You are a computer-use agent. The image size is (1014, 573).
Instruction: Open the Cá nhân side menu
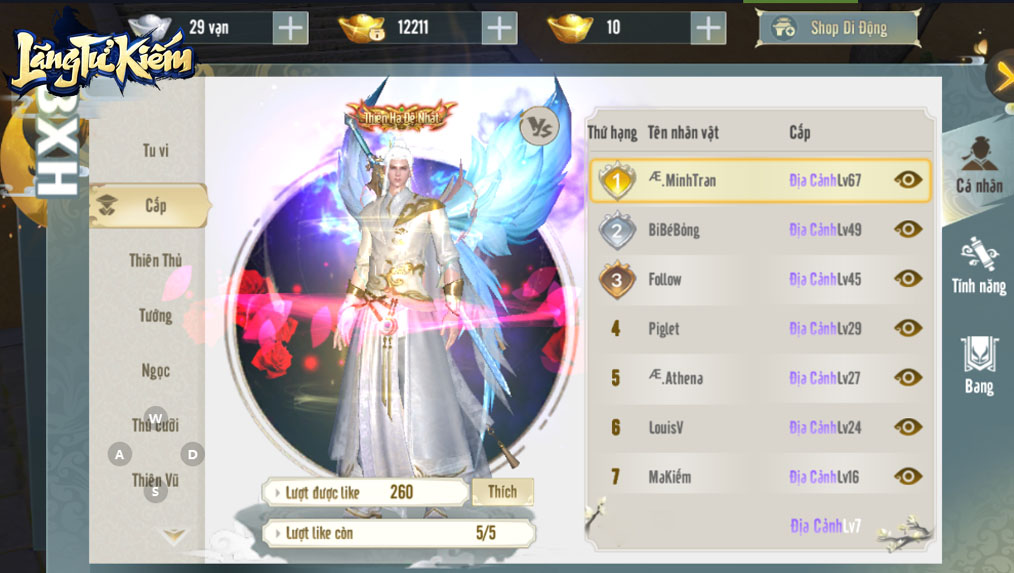(979, 166)
